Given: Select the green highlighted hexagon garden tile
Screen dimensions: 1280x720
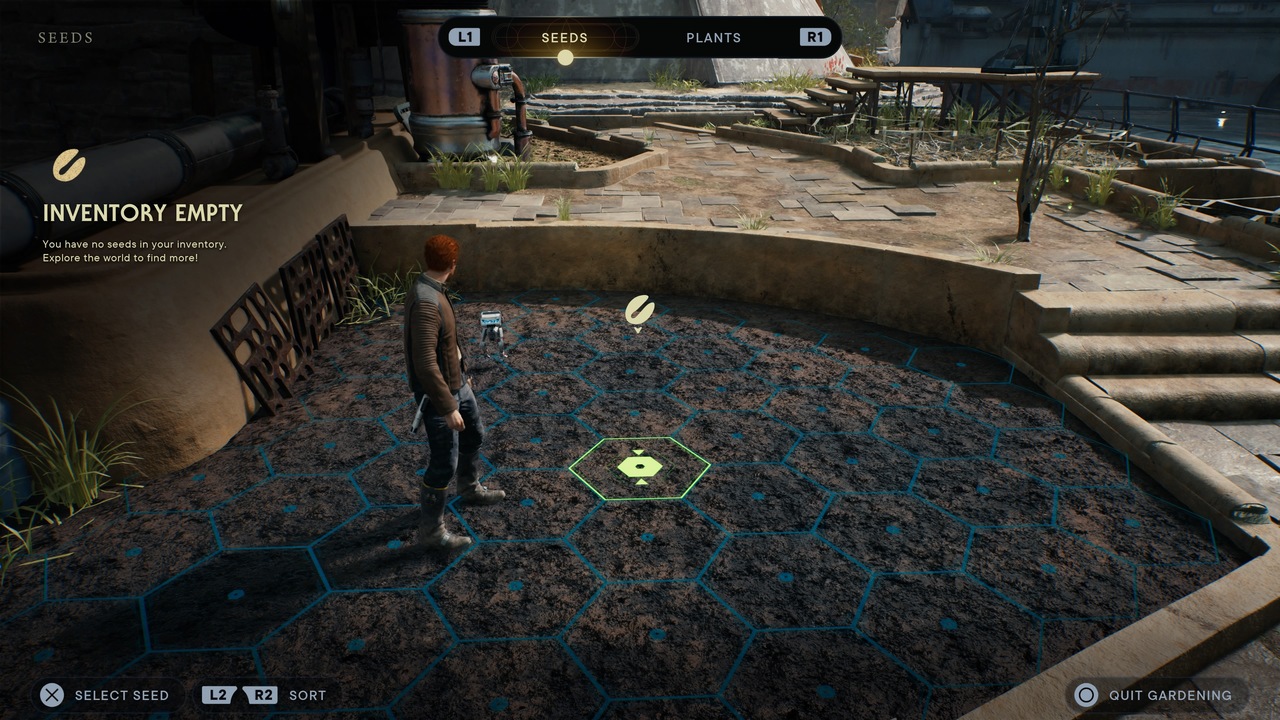Looking at the screenshot, I should 639,467.
